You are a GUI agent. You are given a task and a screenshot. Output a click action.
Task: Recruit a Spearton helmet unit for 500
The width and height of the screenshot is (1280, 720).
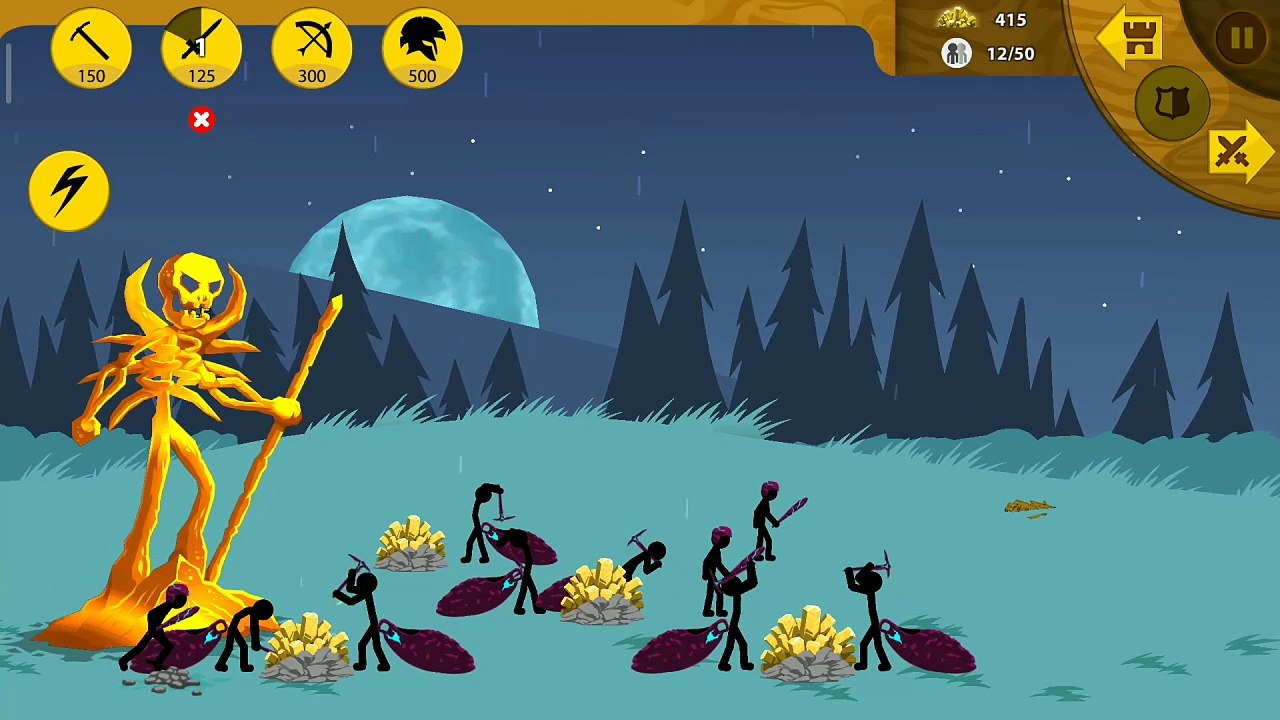pos(422,48)
